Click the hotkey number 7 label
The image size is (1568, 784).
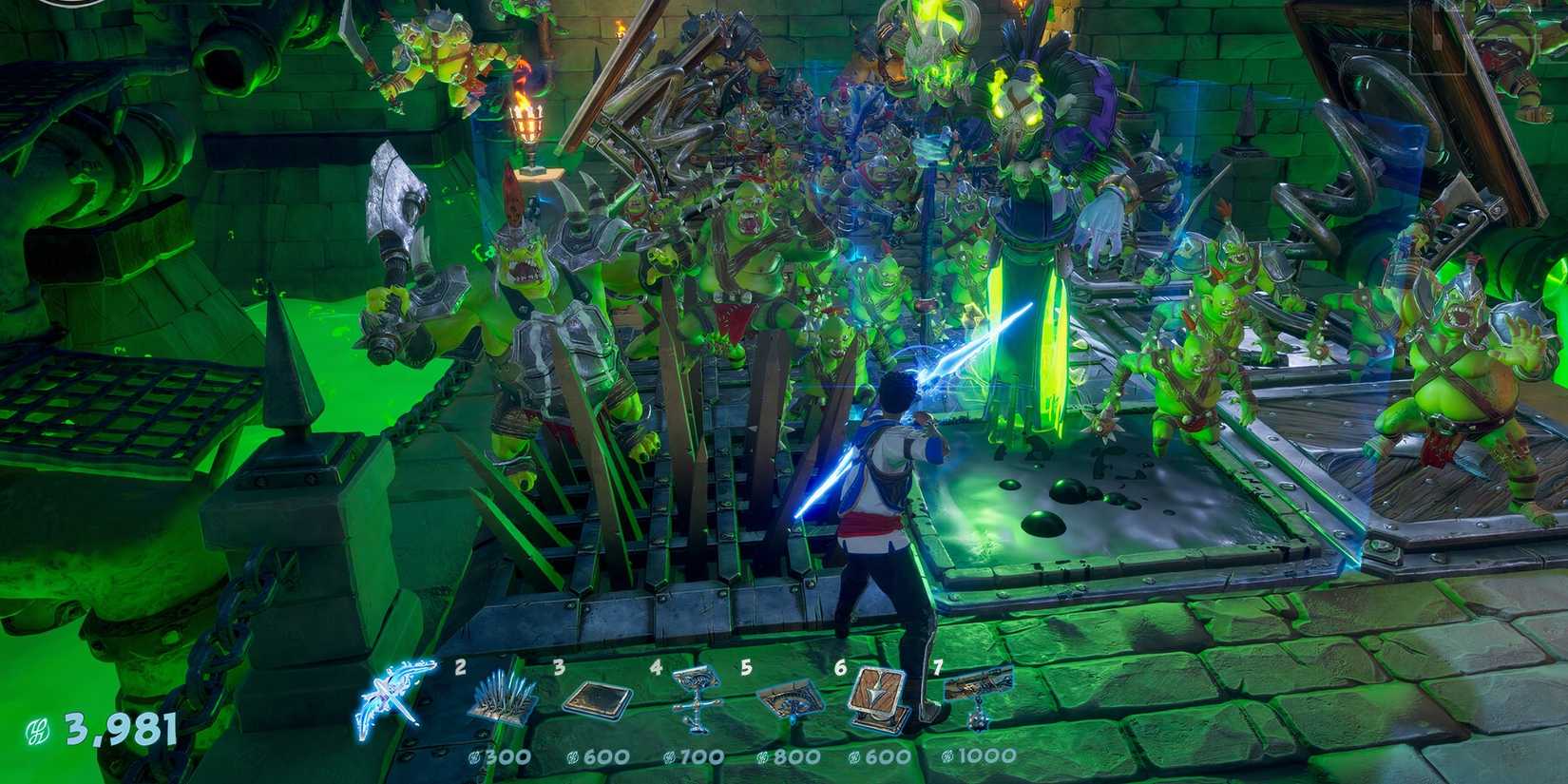coord(938,669)
